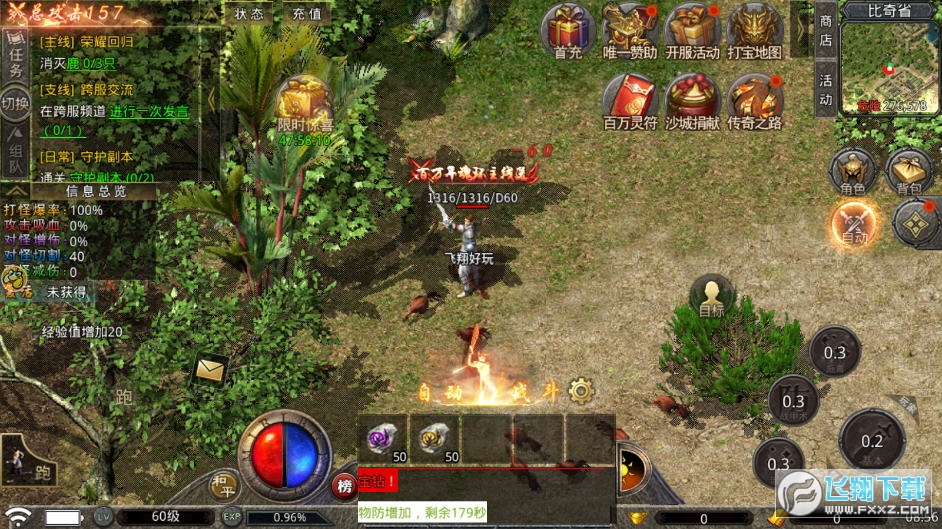
Task: Open the 活动 events tab
Action: tap(826, 89)
